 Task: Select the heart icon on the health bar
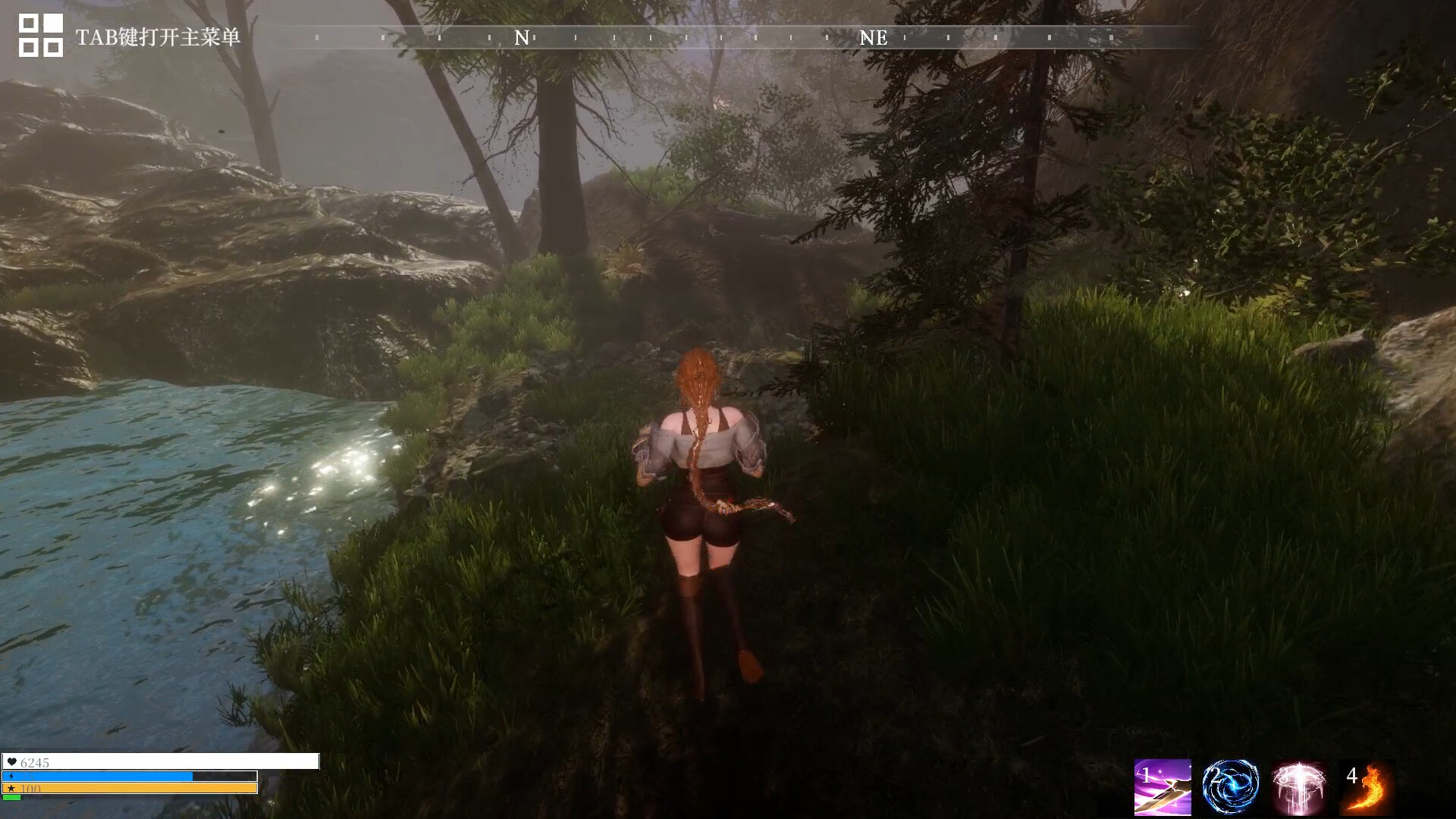click(11, 763)
